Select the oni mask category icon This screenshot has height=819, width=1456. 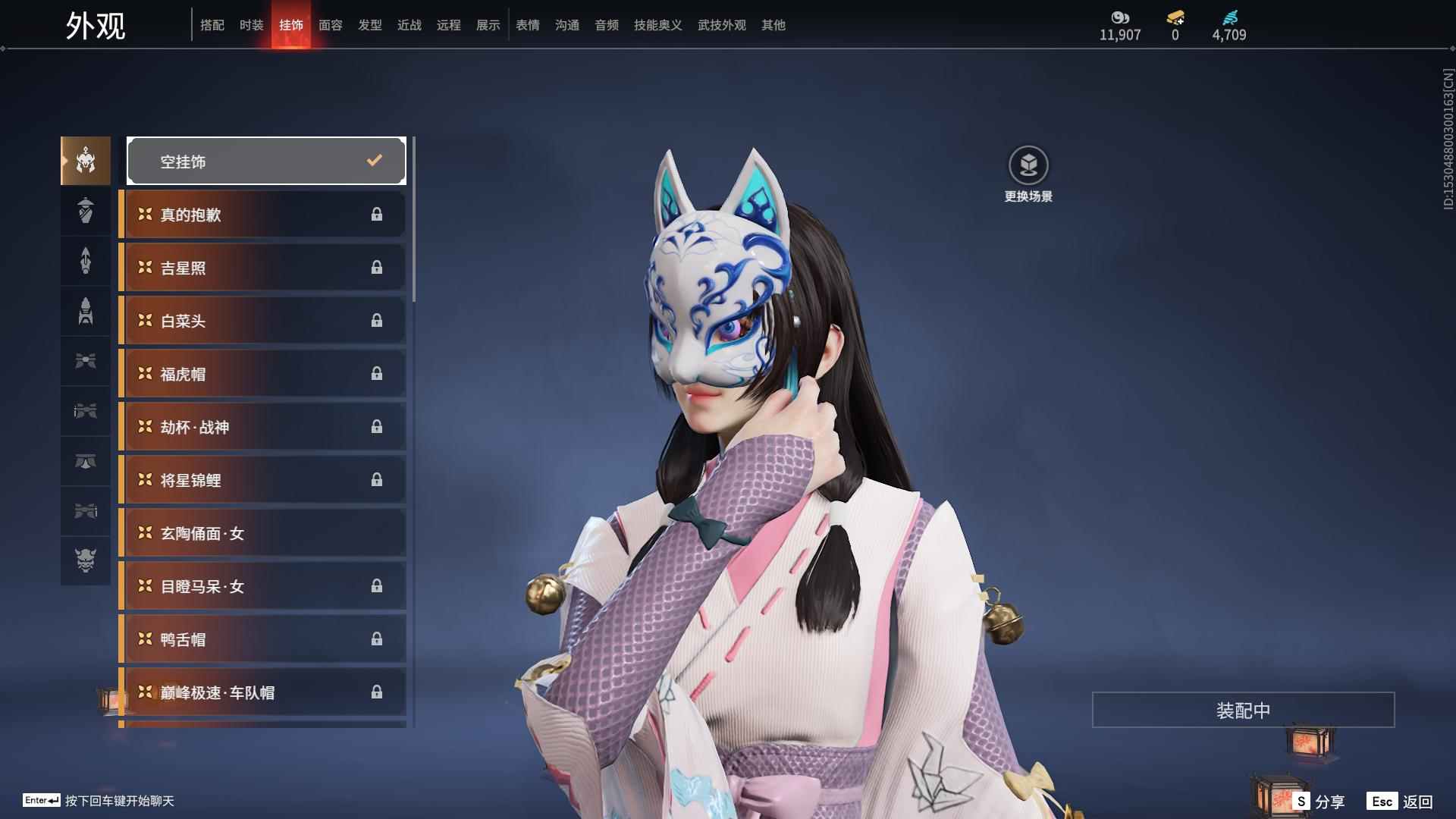[86, 560]
